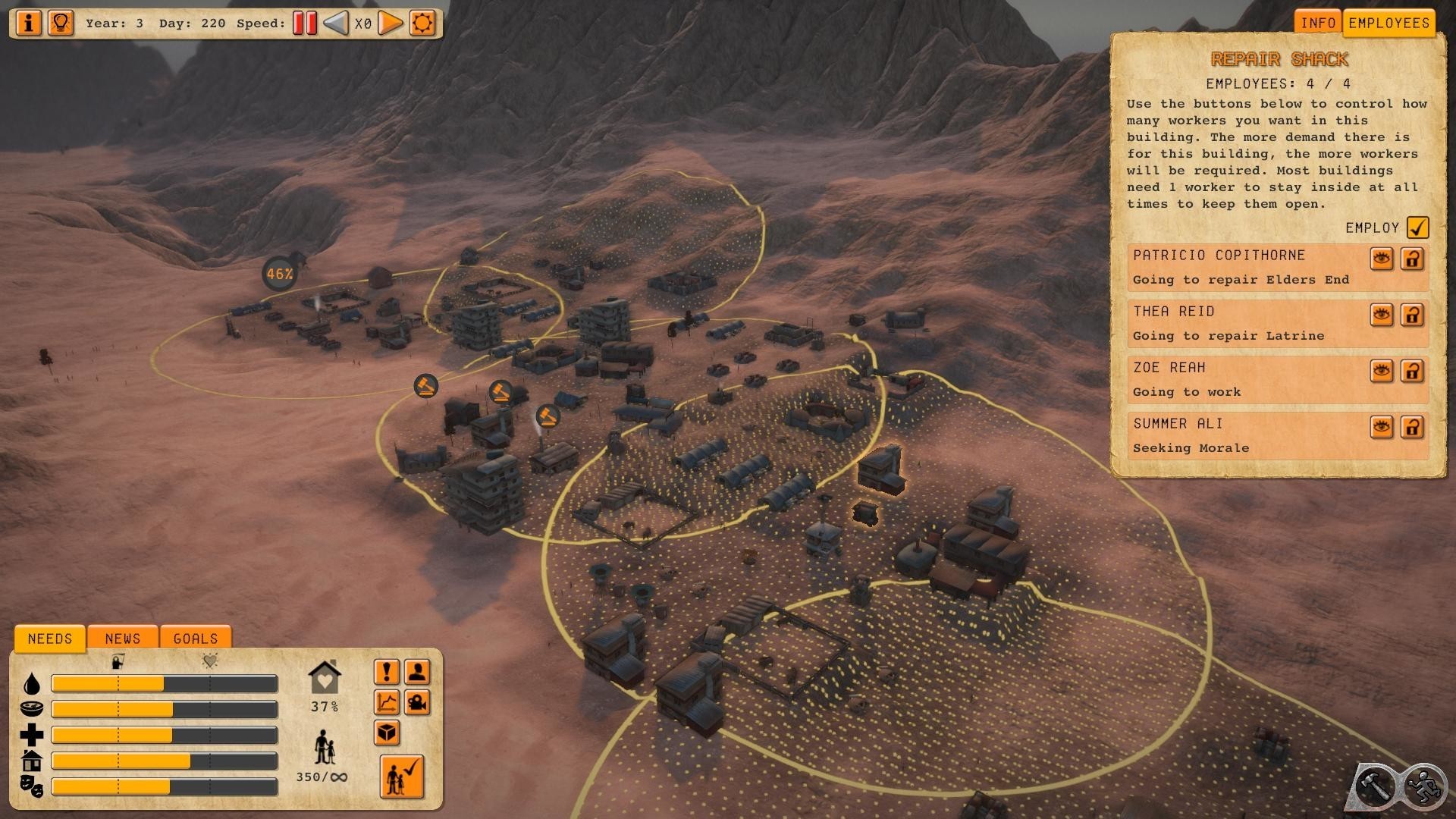
Task: Open the info button in the top bar
Action: point(29,23)
